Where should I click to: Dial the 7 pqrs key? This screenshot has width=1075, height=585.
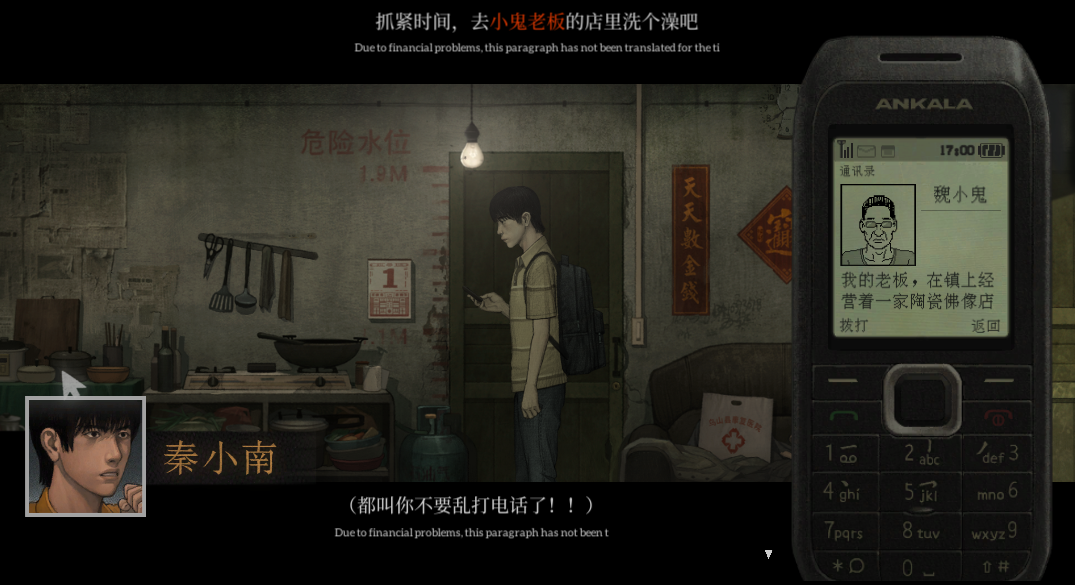[x=843, y=529]
